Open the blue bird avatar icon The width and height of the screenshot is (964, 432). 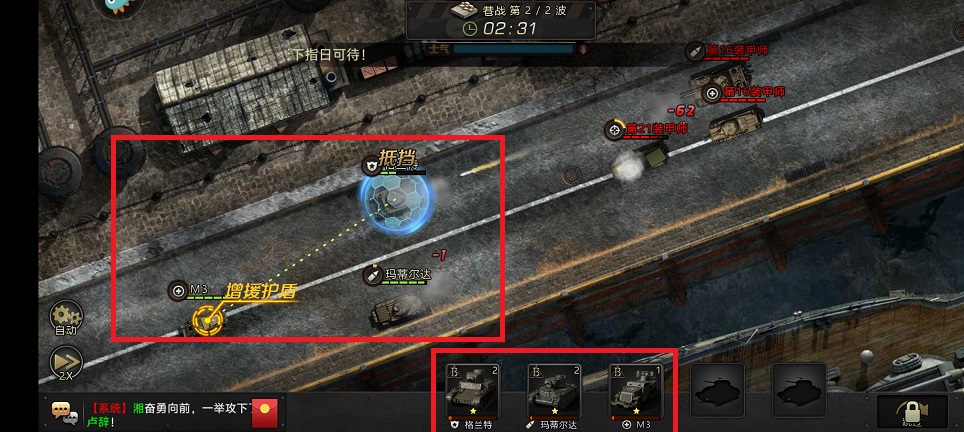(x=119, y=6)
